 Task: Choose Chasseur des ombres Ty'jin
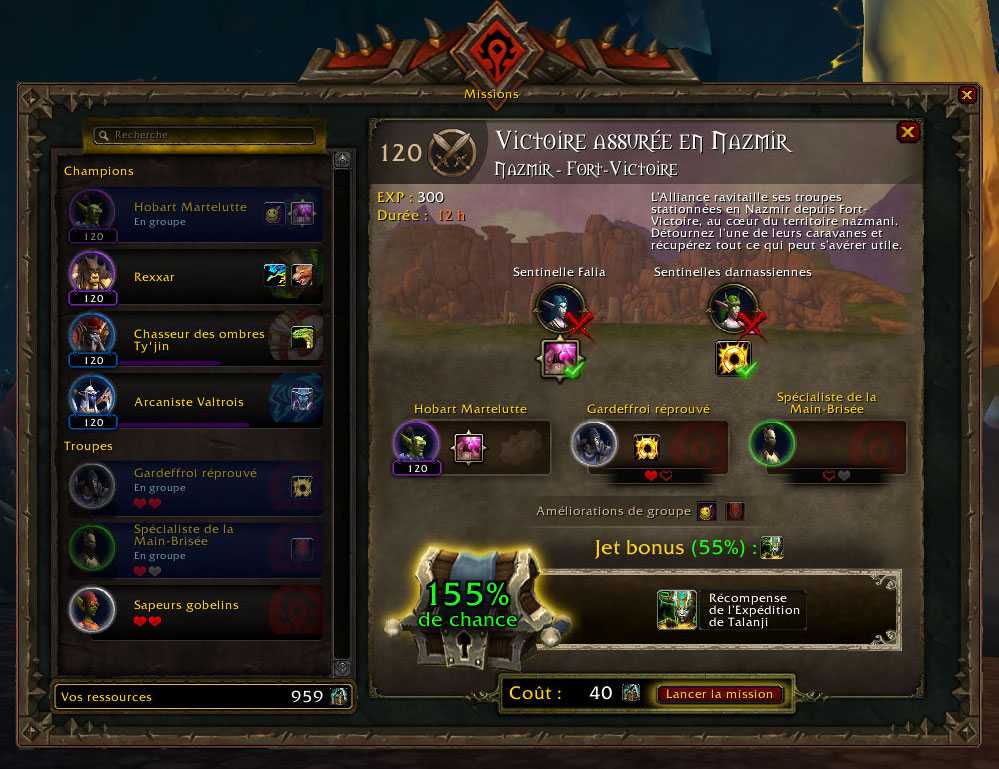(x=195, y=340)
